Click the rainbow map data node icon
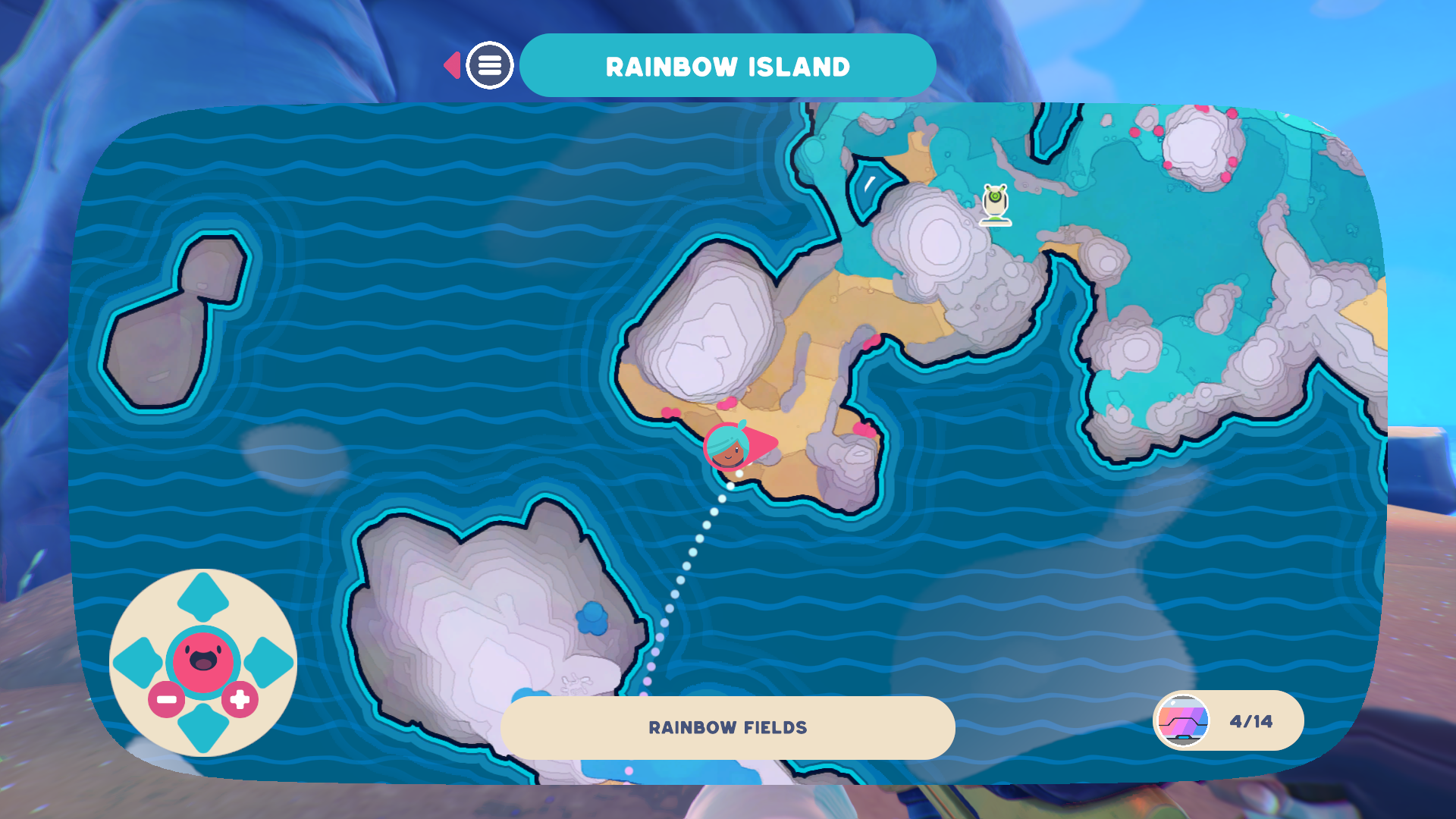 click(x=1182, y=720)
